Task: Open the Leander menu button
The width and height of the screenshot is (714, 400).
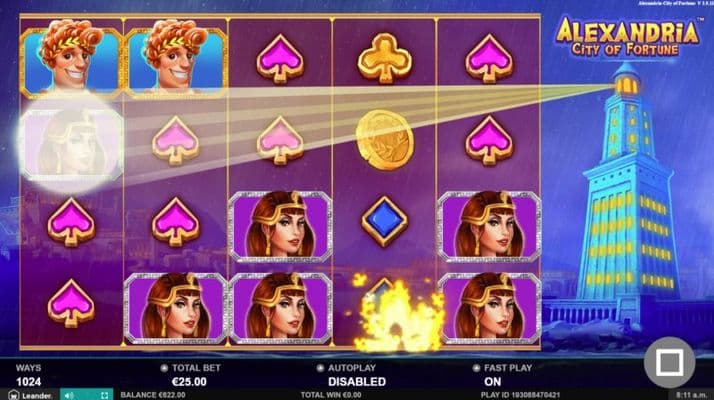Action: tap(26, 394)
